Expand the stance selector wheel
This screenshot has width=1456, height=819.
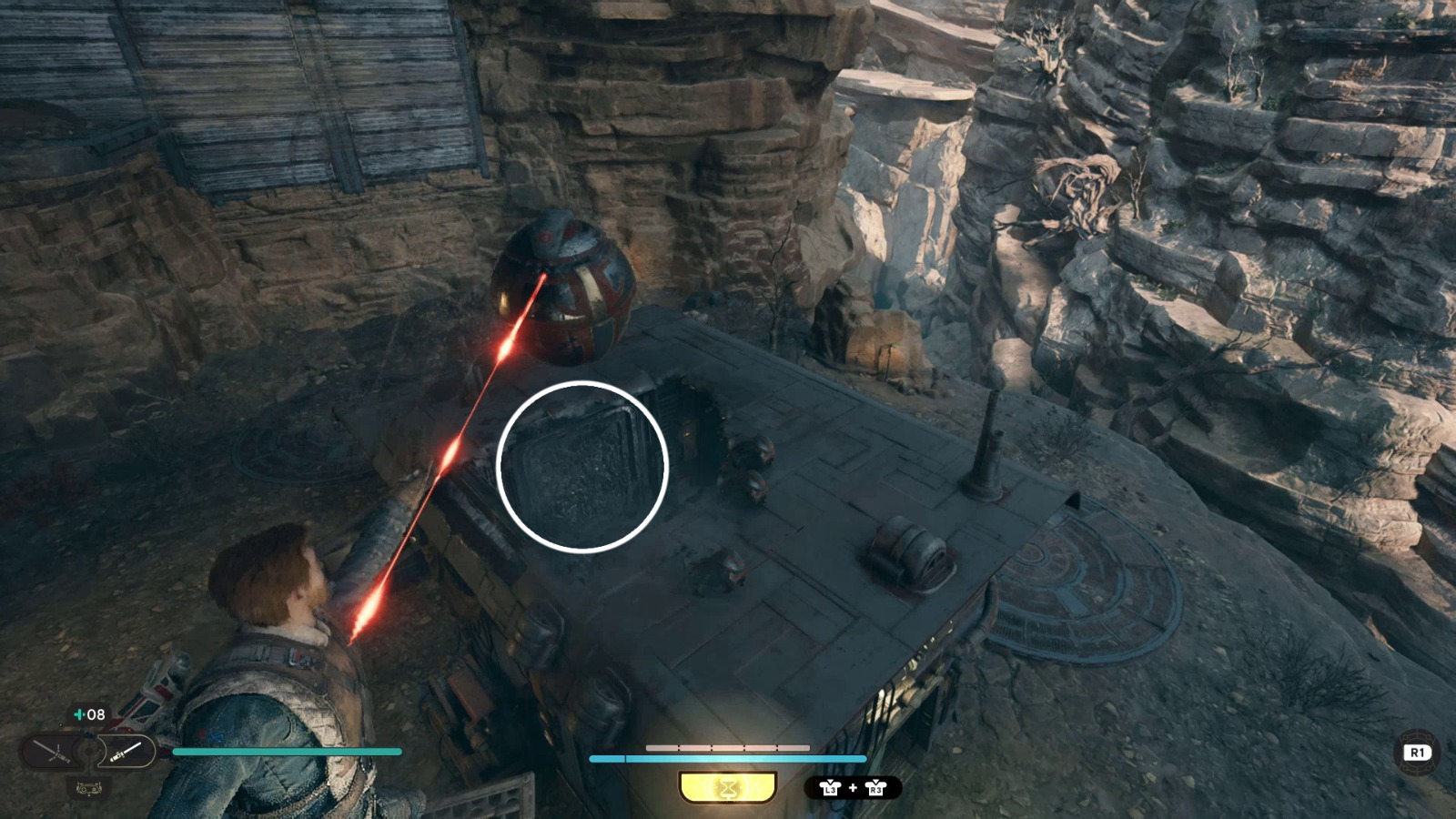click(88, 752)
